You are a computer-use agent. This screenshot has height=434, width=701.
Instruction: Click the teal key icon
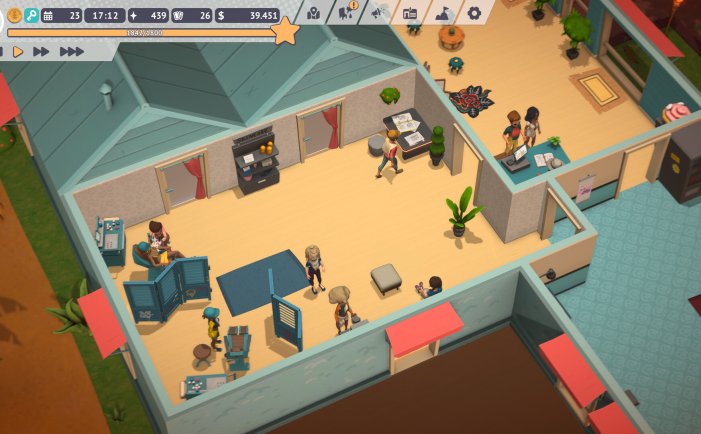tap(31, 15)
